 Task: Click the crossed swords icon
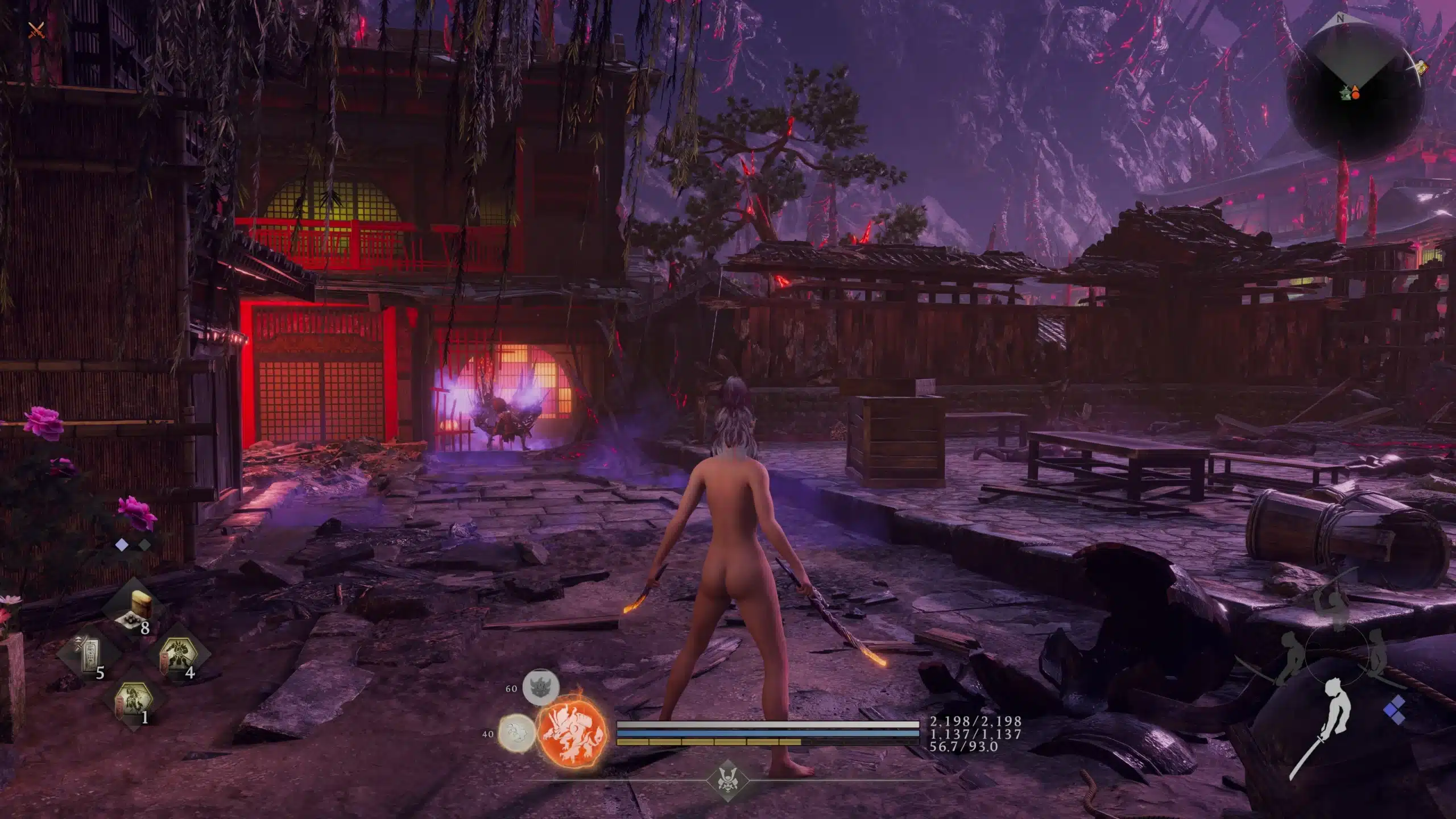(x=37, y=30)
